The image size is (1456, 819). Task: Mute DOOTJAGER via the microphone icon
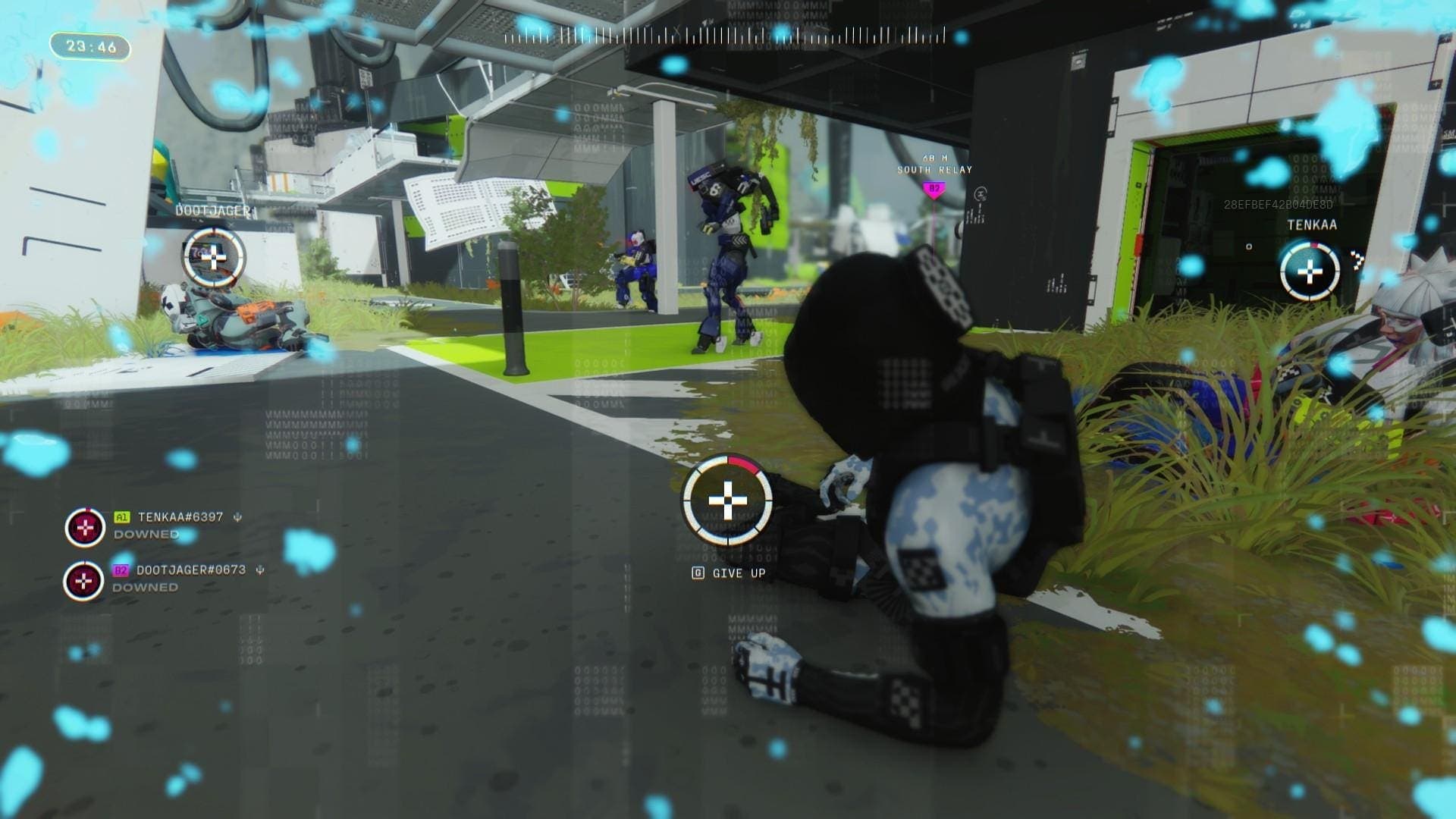(x=259, y=572)
